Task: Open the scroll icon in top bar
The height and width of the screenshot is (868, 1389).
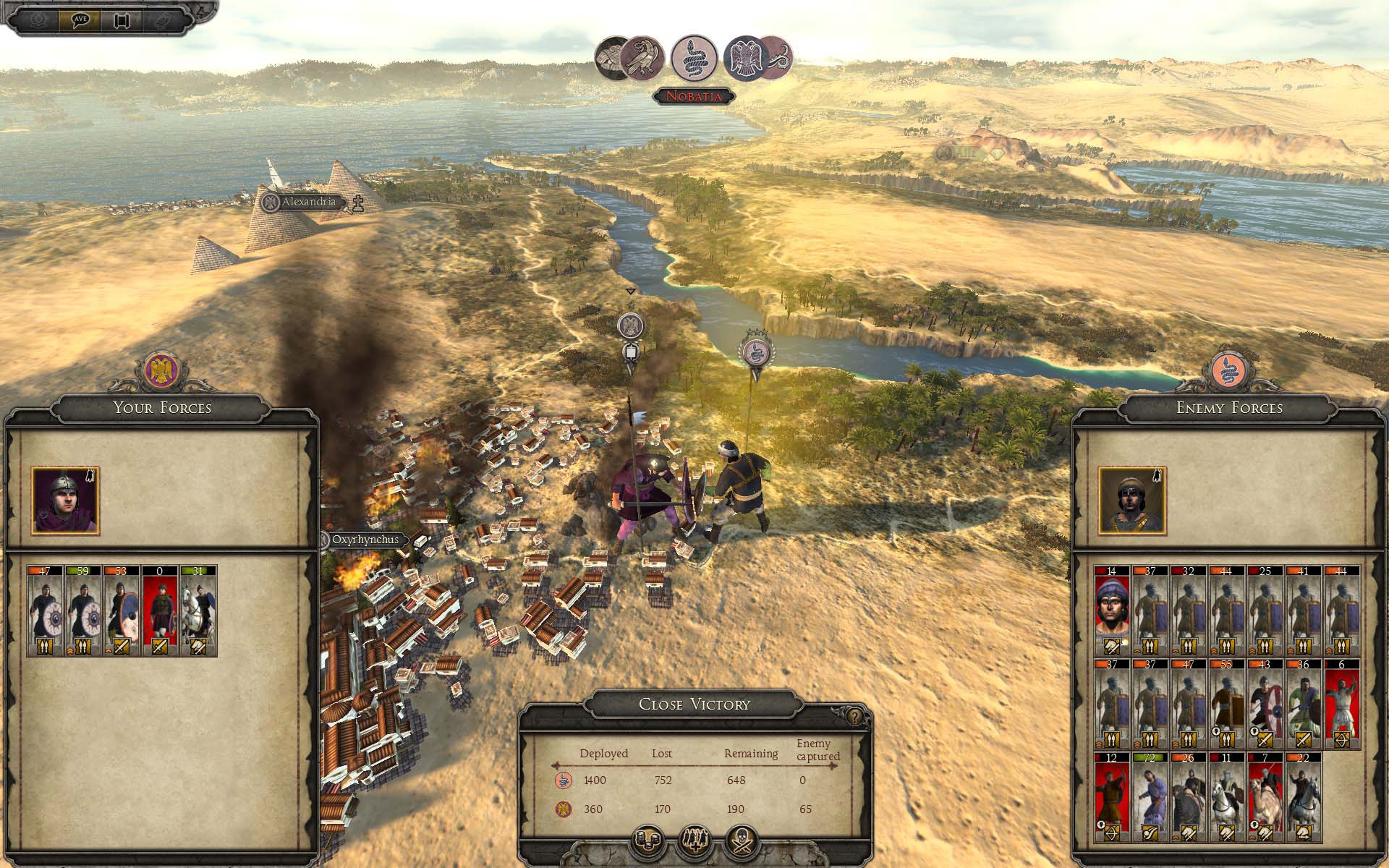Action: click(x=121, y=20)
